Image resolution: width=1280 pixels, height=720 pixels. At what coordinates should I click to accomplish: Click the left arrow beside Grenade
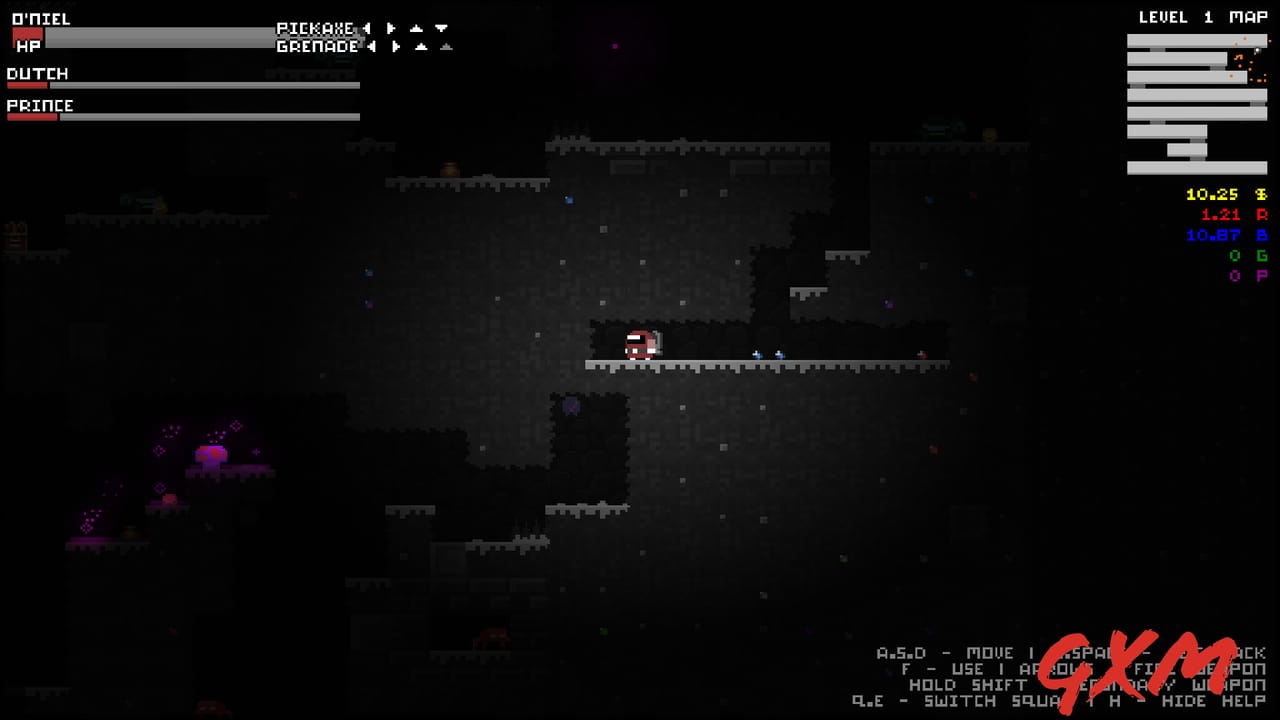click(371, 46)
